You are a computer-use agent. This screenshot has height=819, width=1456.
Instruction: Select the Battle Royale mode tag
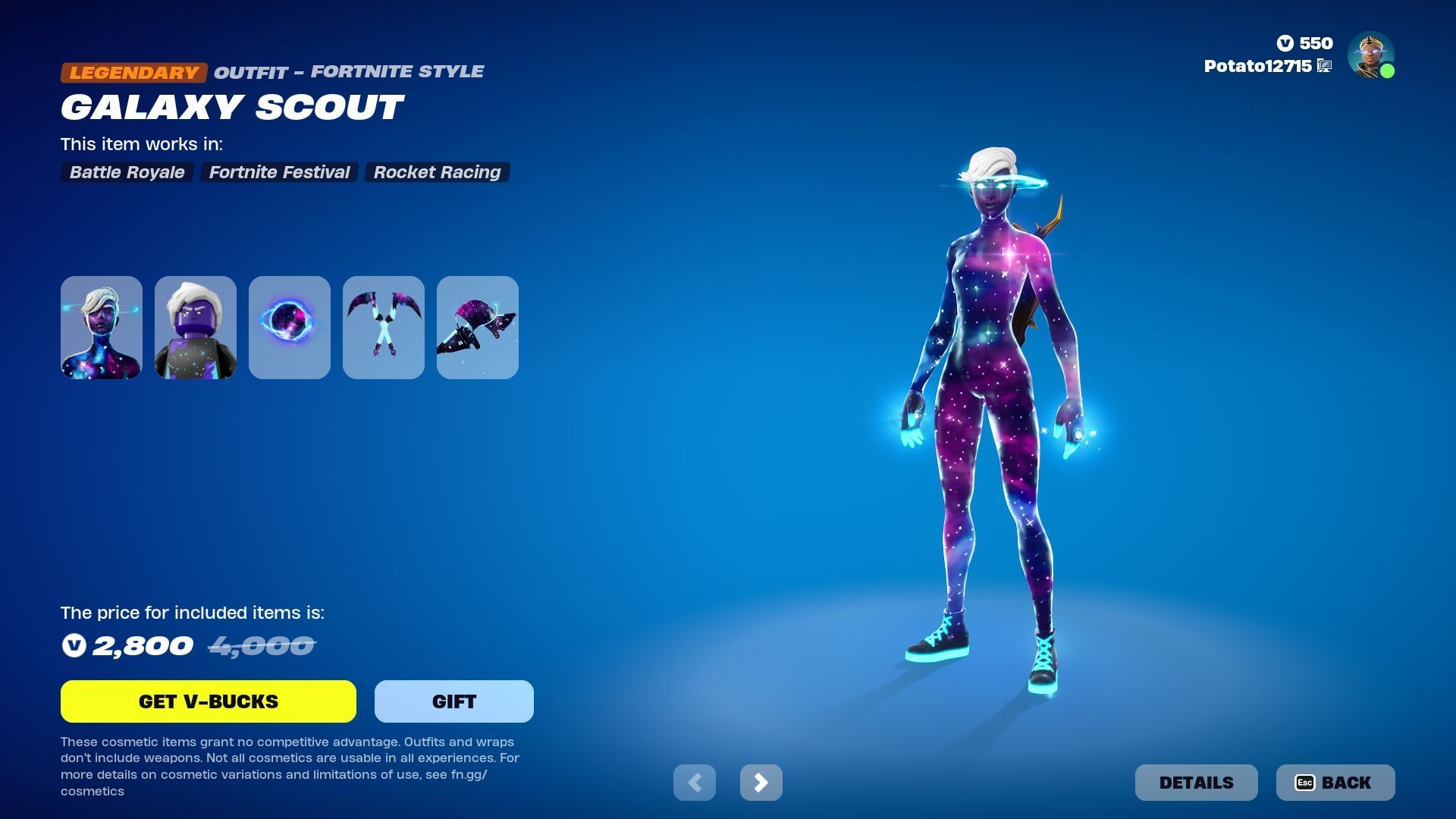(126, 172)
